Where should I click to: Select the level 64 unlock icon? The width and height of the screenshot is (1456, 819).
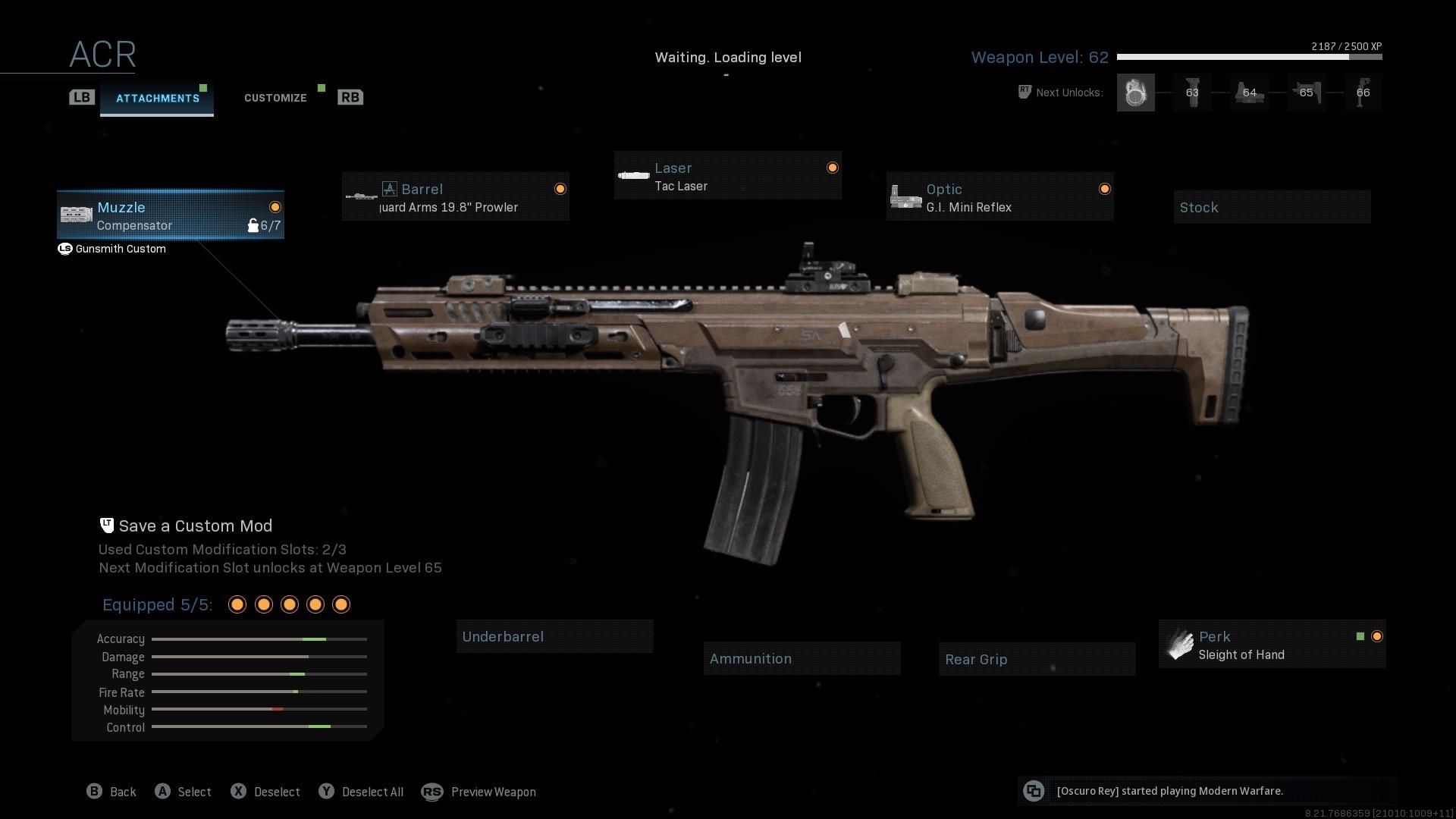1249,92
